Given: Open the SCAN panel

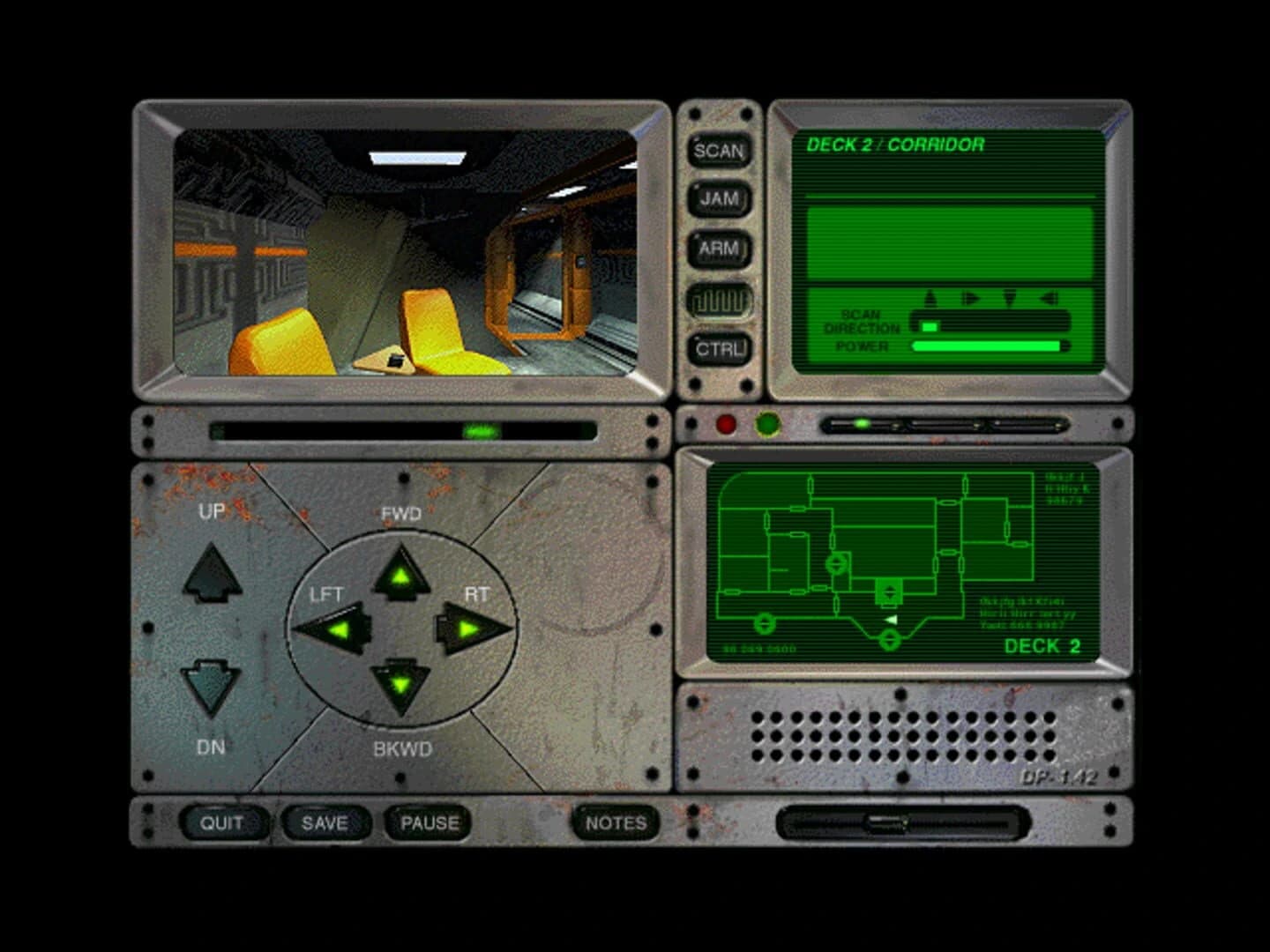Looking at the screenshot, I should pyautogui.click(x=720, y=152).
